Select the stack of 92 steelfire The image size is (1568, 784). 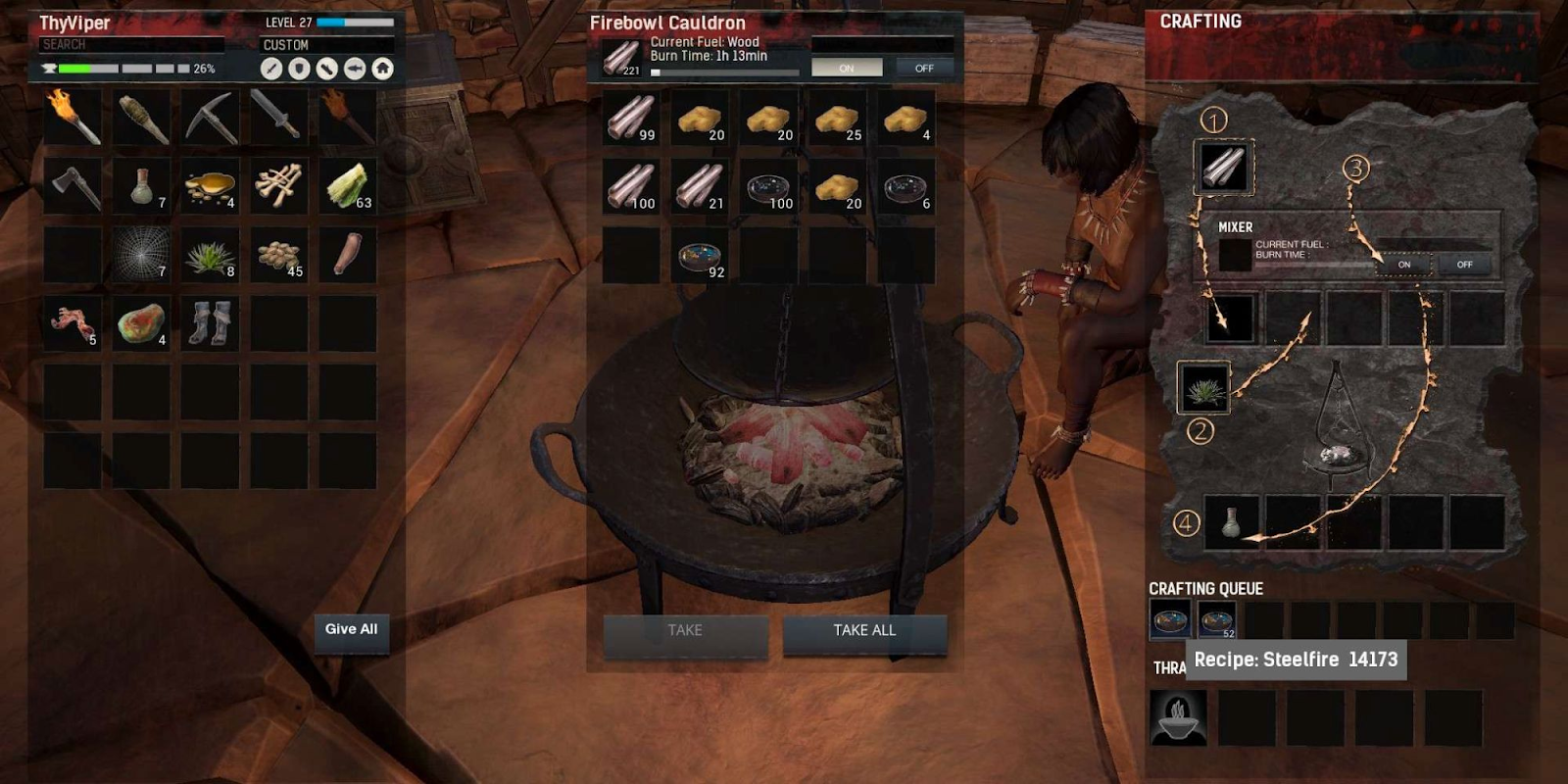pyautogui.click(x=700, y=256)
